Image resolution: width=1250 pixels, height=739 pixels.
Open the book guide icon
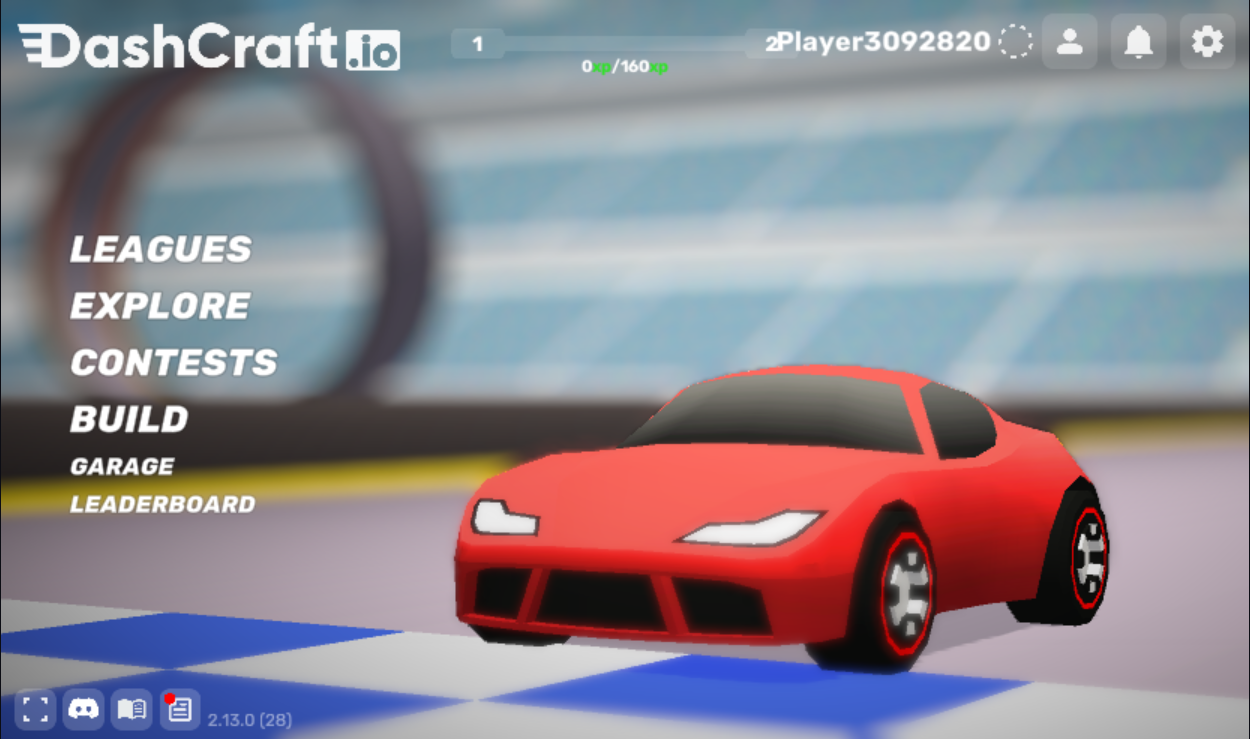(x=131, y=710)
